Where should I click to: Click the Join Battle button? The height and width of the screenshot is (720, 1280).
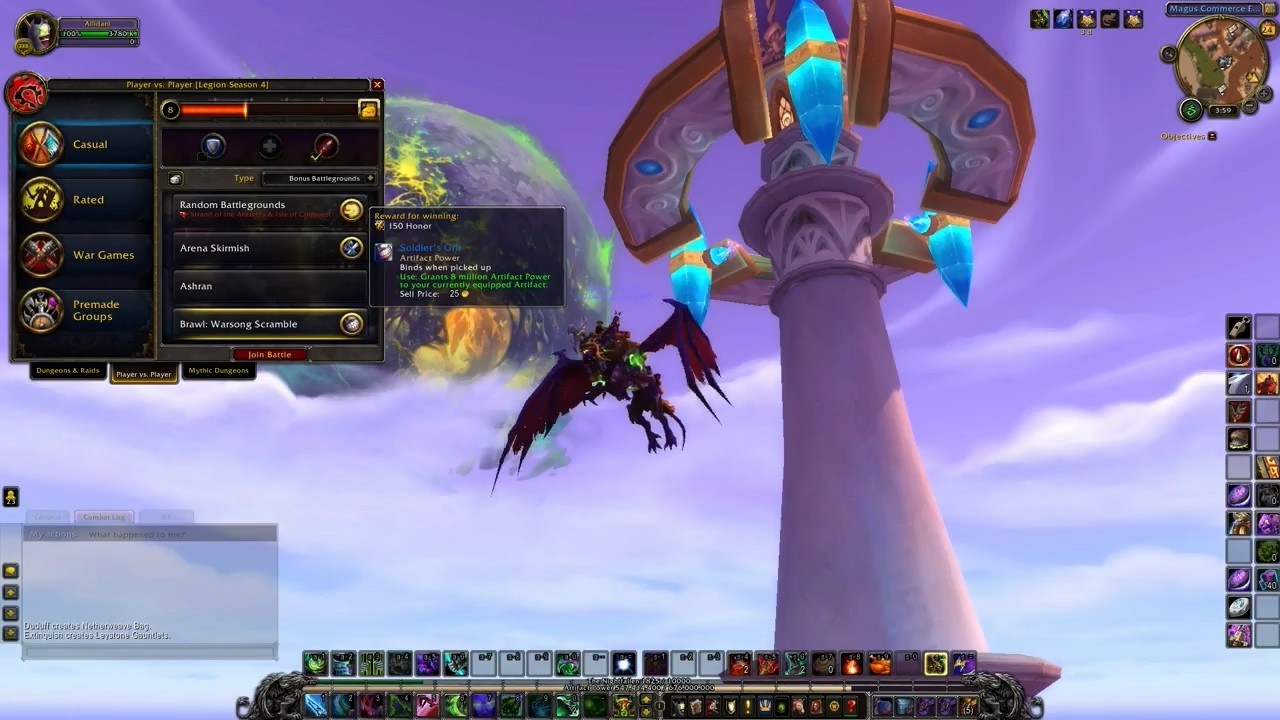click(270, 355)
